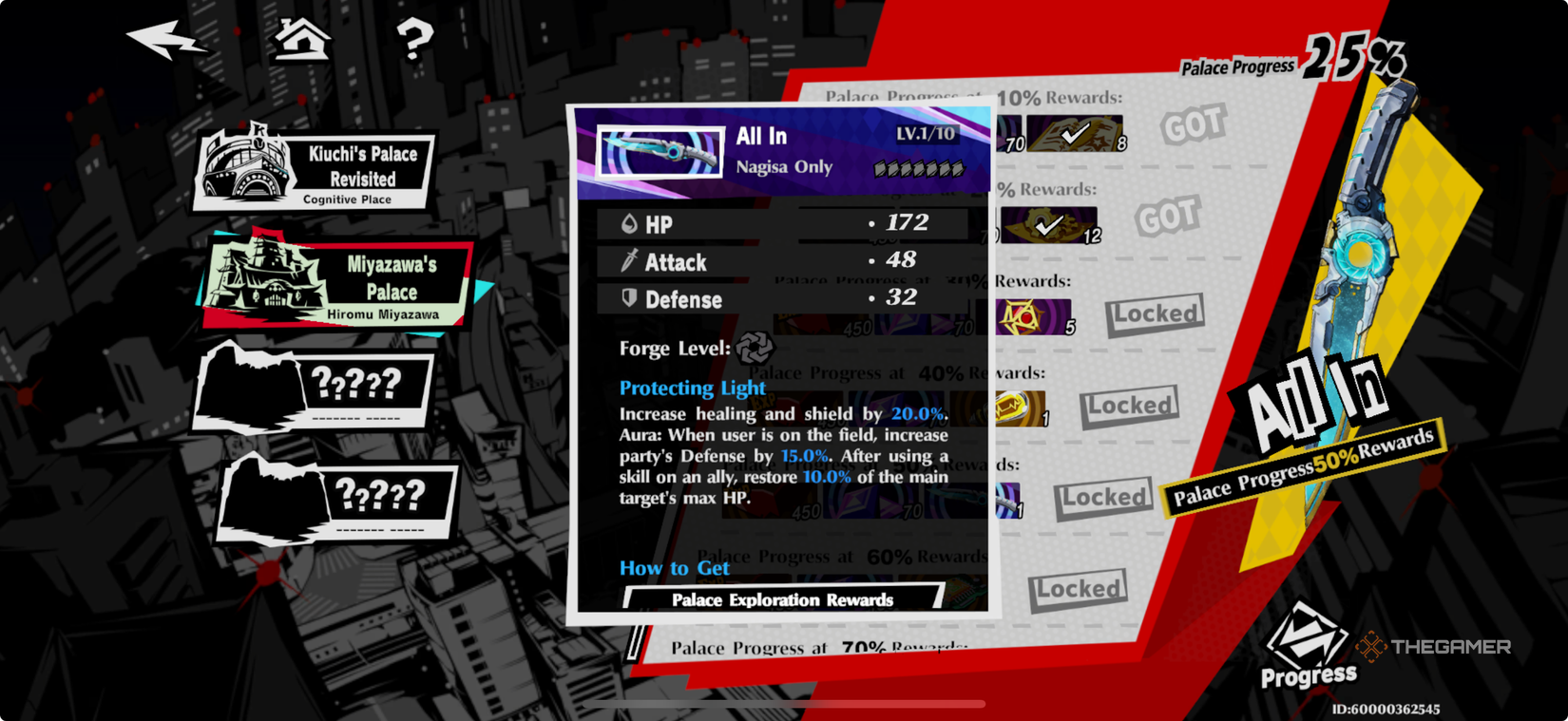Select the dagger Attack stat icon
The height and width of the screenshot is (721, 1568).
pyautogui.click(x=627, y=260)
